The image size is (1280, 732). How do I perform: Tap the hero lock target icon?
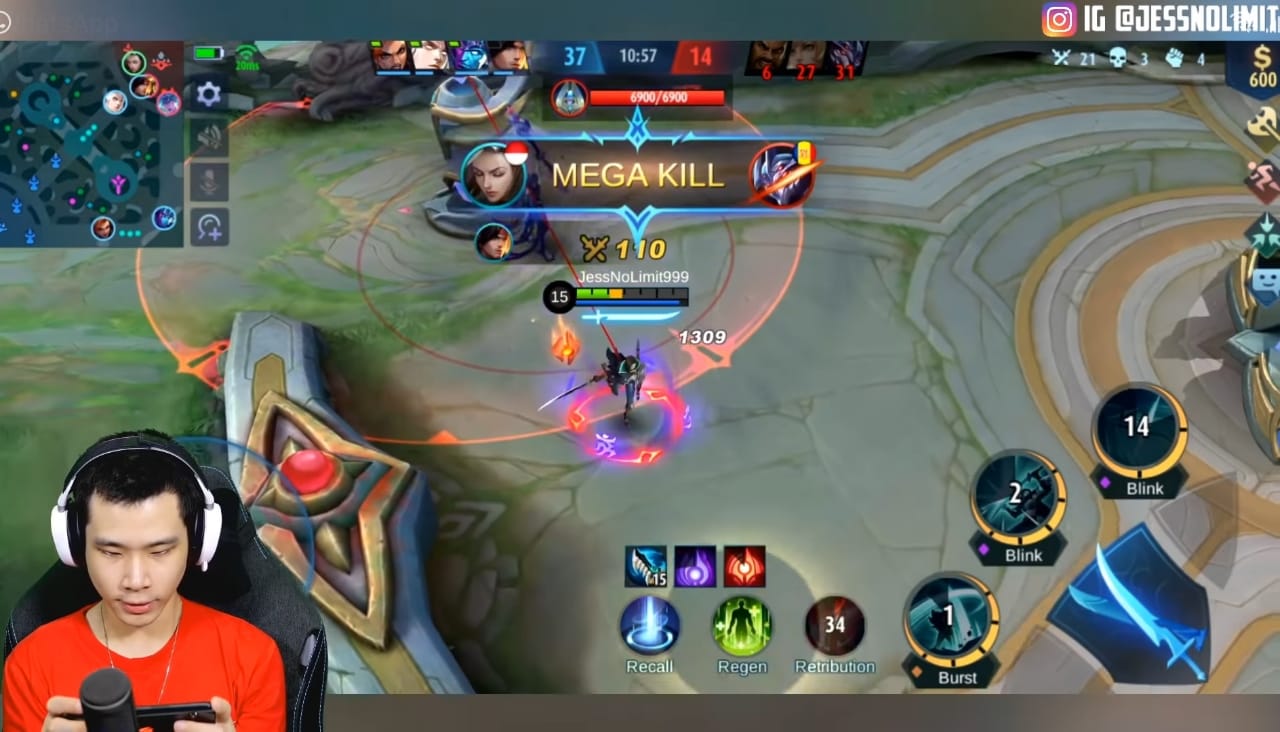tap(208, 228)
